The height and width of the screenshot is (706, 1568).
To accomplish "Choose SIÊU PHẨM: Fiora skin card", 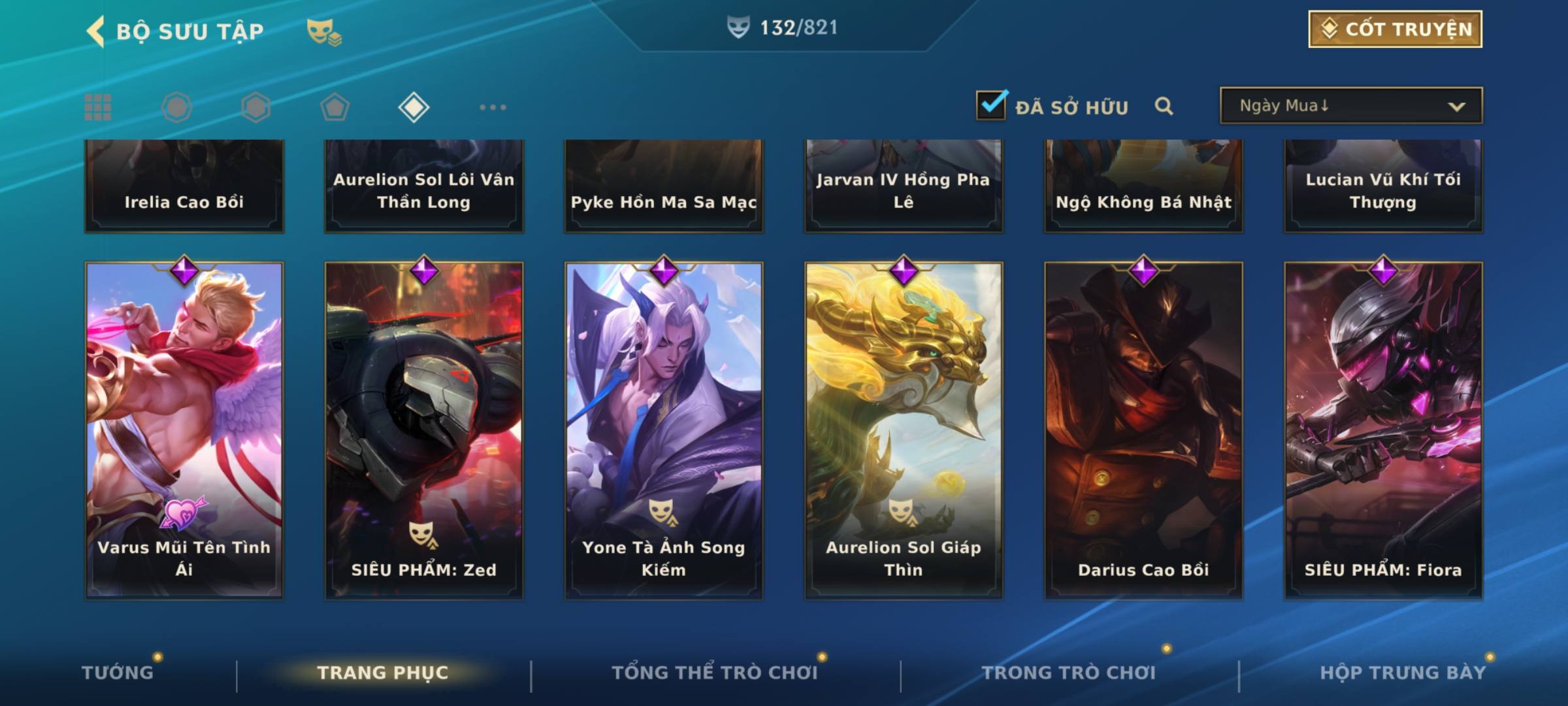I will coord(1383,430).
